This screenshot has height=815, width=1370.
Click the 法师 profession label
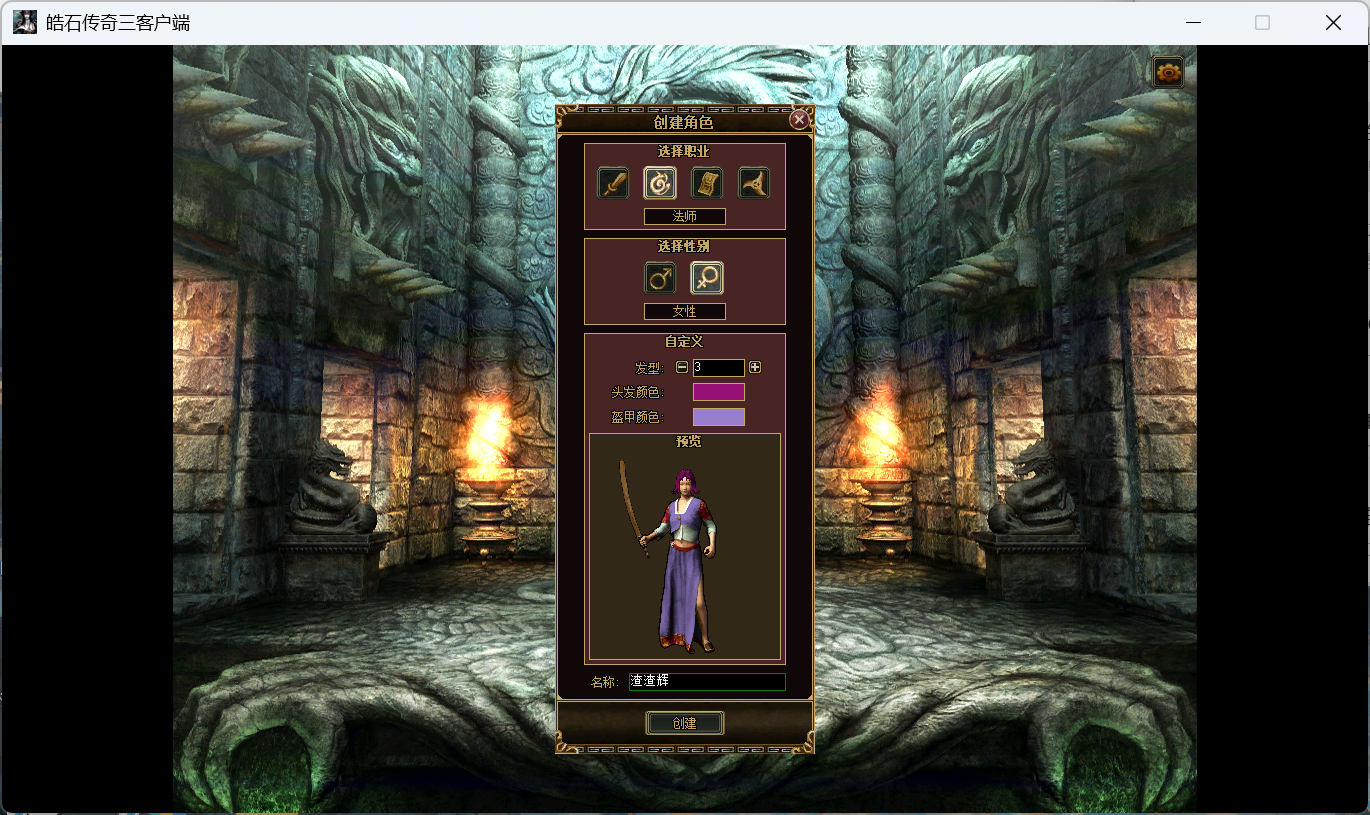point(685,216)
